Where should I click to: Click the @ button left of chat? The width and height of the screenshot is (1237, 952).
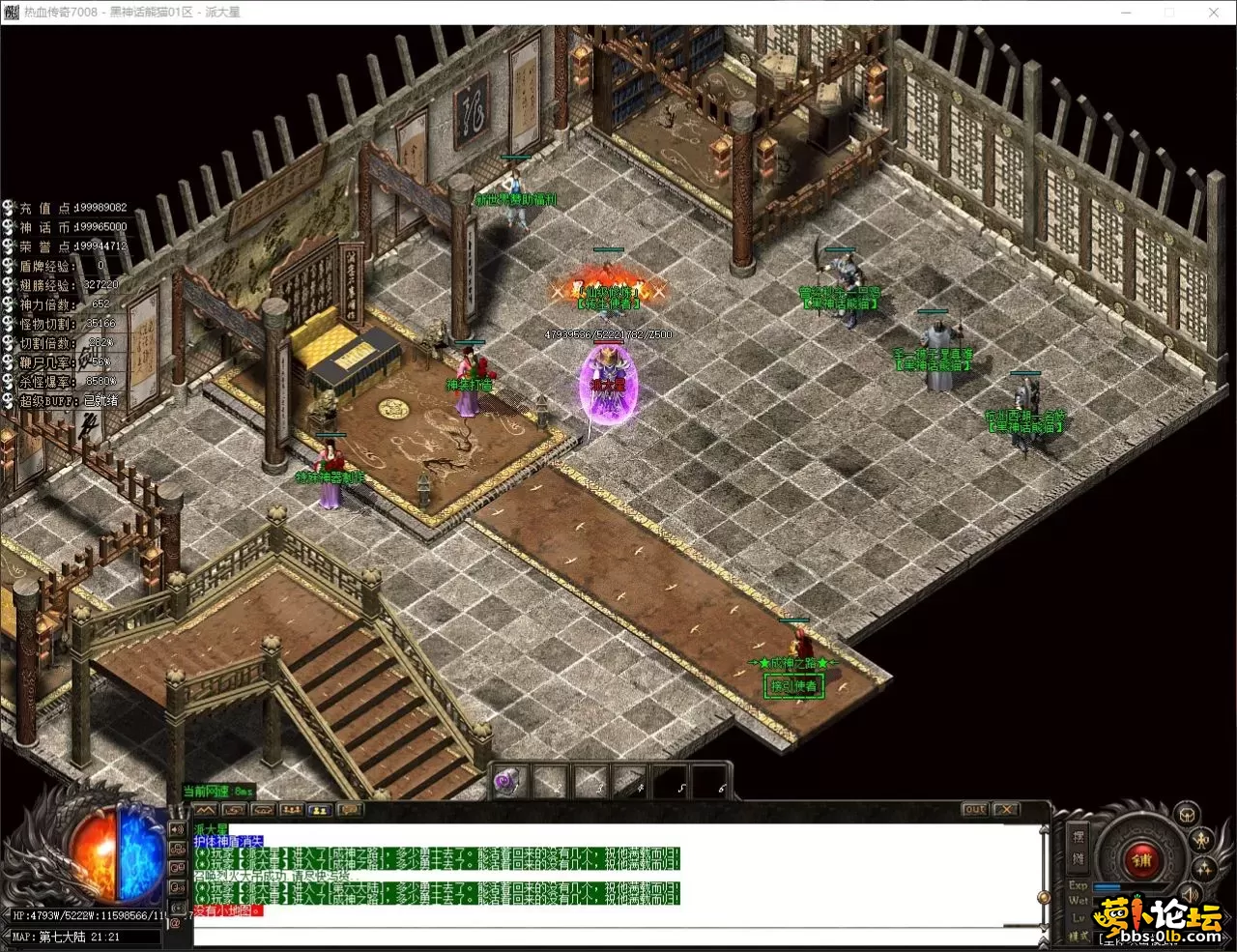pos(177,923)
